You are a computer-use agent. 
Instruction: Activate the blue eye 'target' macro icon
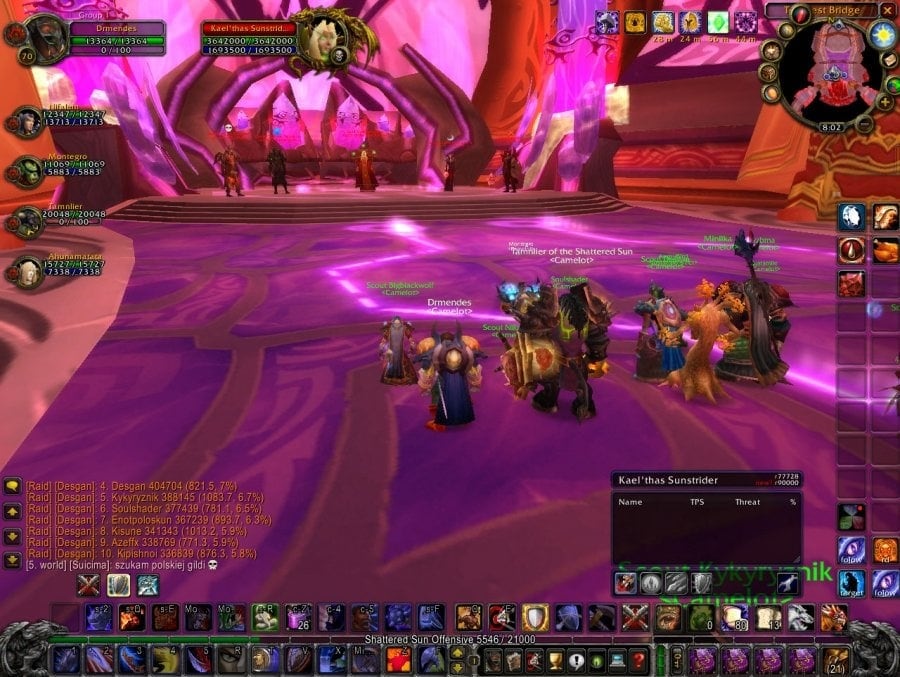tap(852, 582)
